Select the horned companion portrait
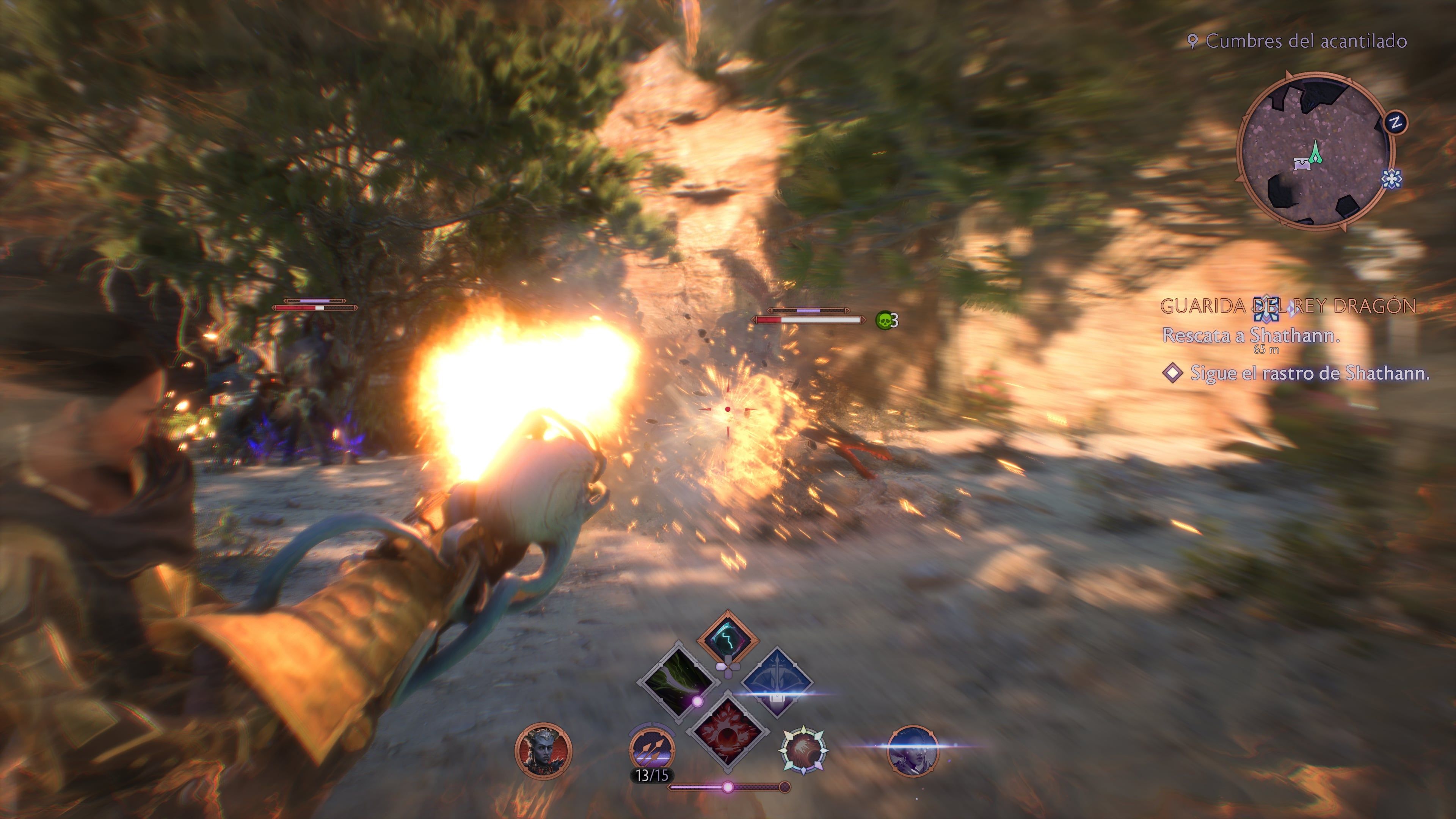 tap(543, 751)
